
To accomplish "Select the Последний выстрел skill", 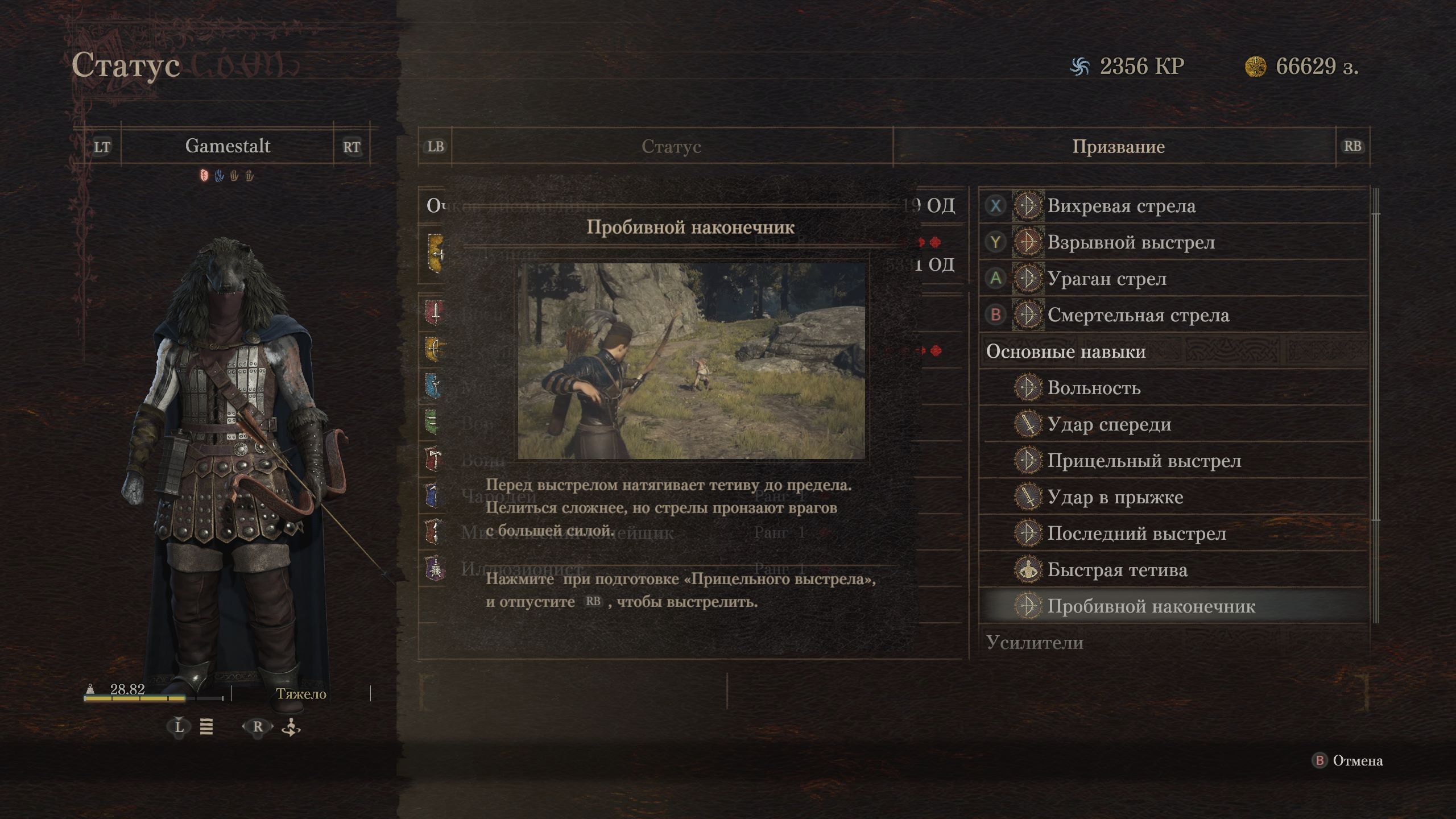I will tap(1136, 533).
